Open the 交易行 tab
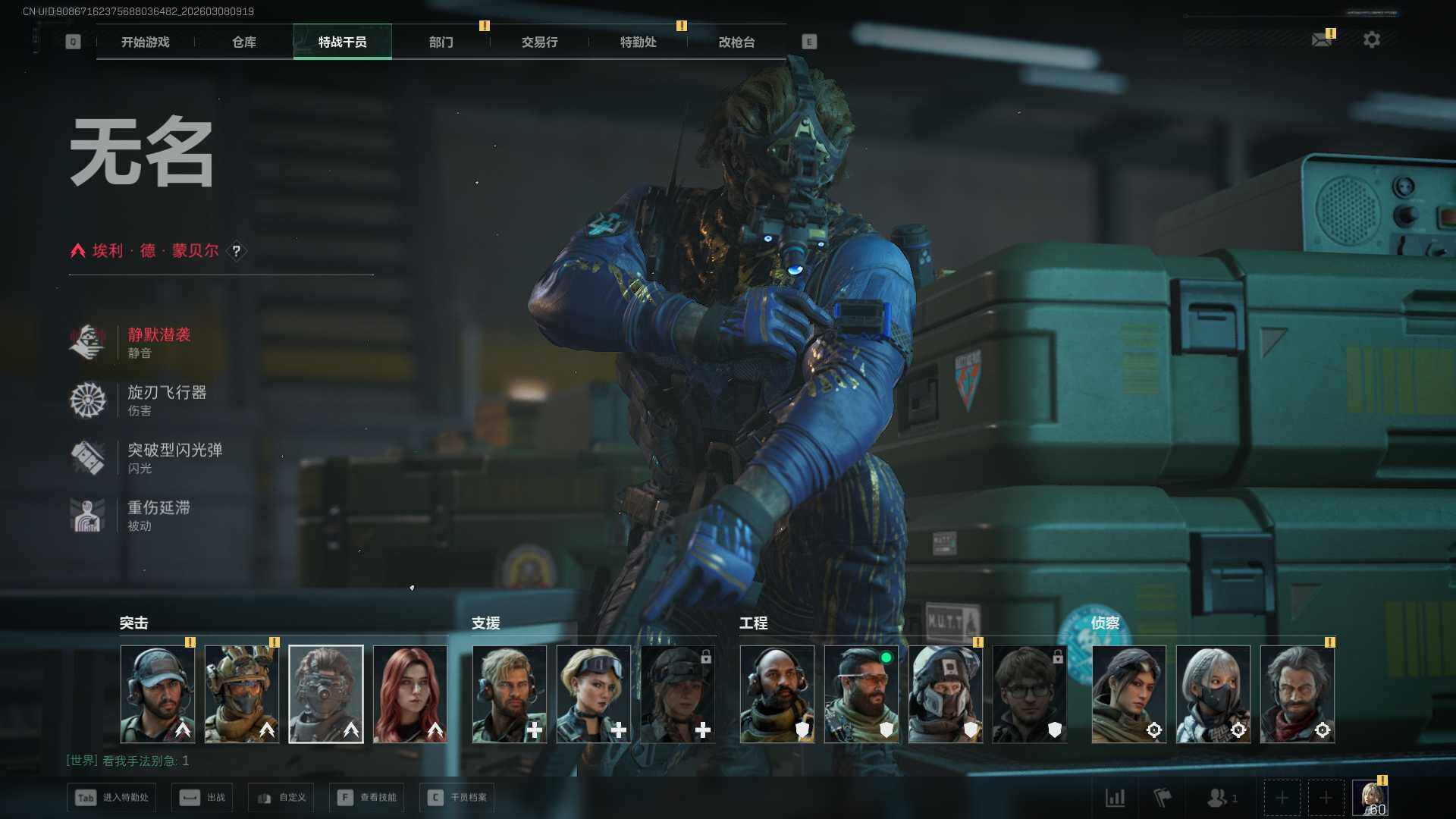This screenshot has height=819, width=1456. coord(540,42)
